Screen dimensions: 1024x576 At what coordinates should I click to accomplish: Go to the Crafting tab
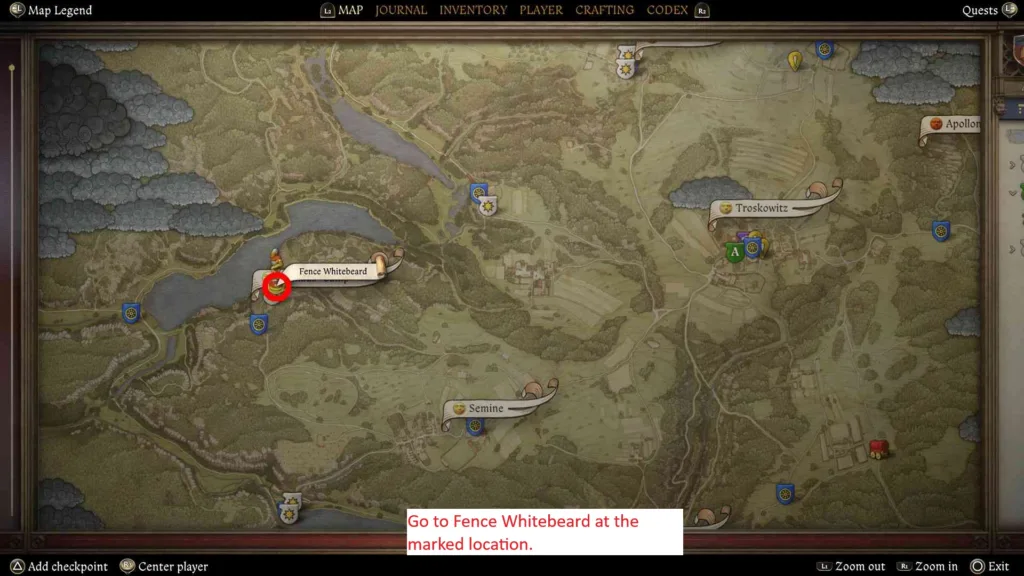click(604, 10)
